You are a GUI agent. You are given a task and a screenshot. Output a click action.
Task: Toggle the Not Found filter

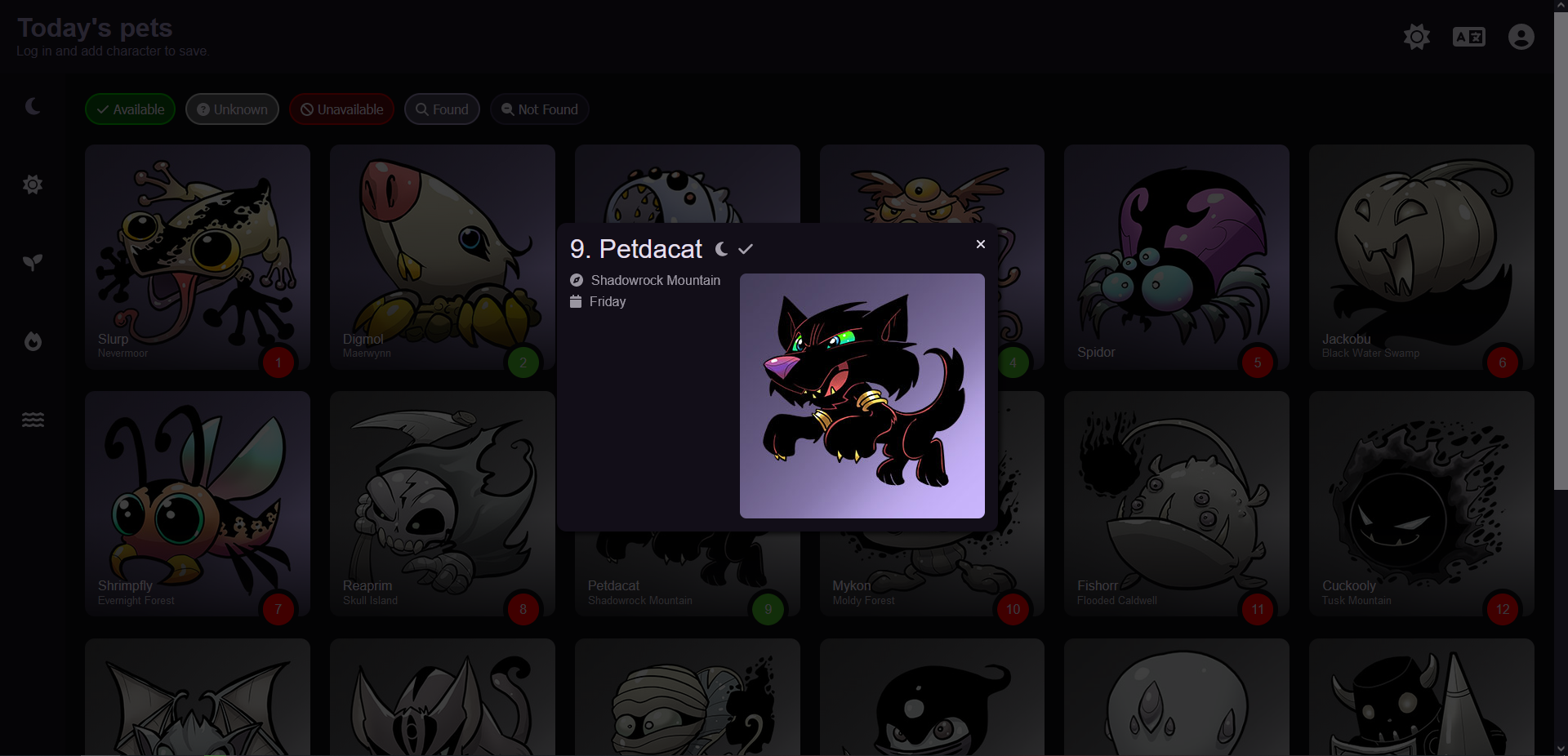pyautogui.click(x=539, y=109)
